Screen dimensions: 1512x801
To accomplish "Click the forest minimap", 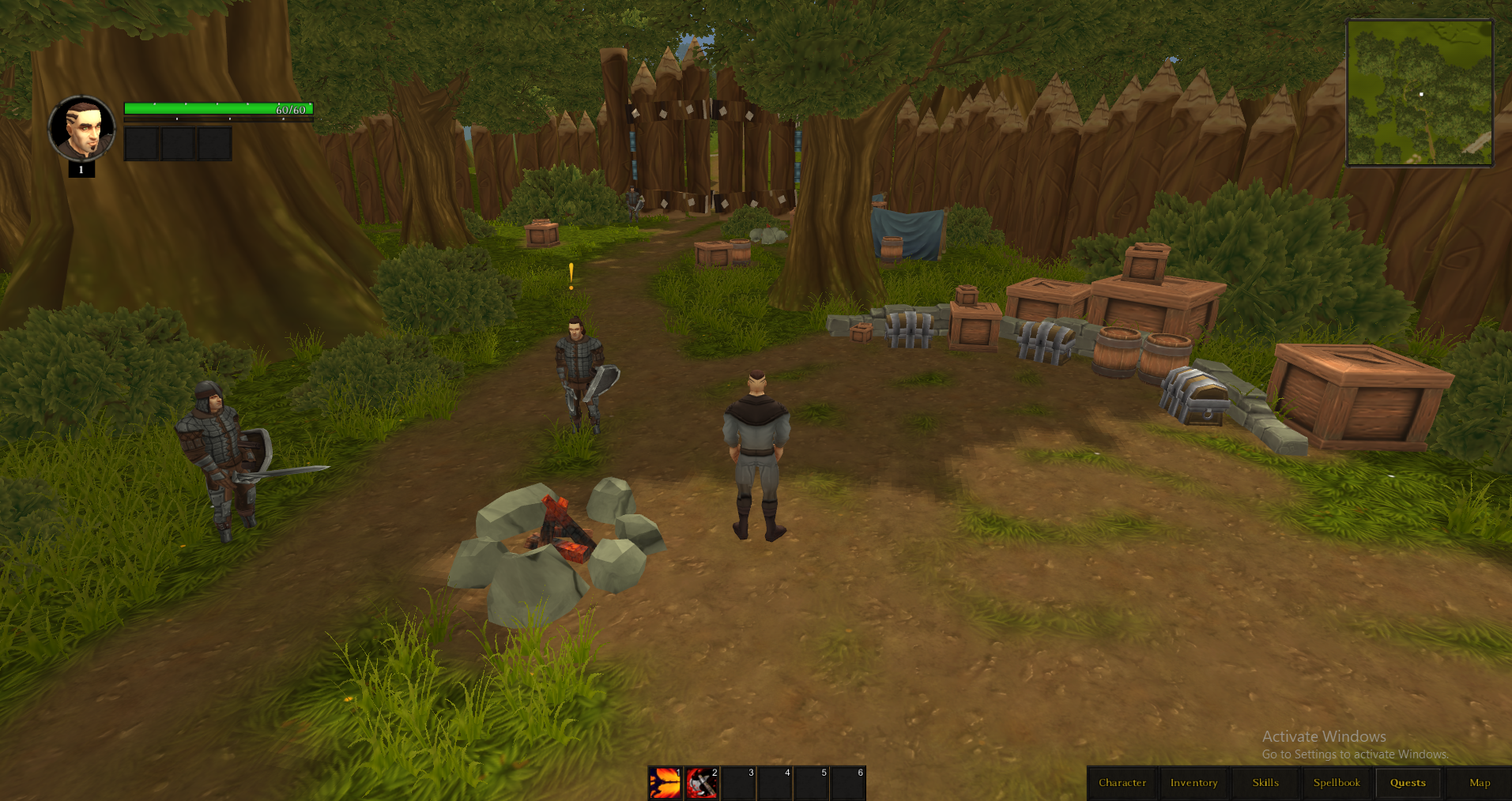I will (1420, 93).
